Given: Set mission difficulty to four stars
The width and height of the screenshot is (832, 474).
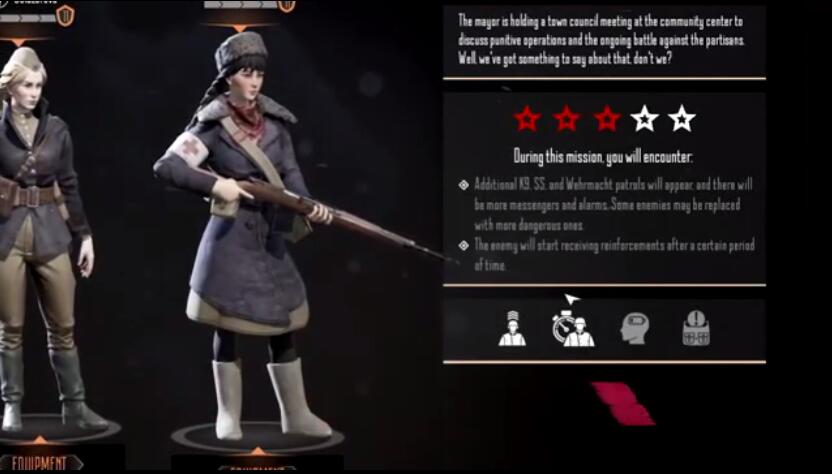Looking at the screenshot, I should point(644,119).
